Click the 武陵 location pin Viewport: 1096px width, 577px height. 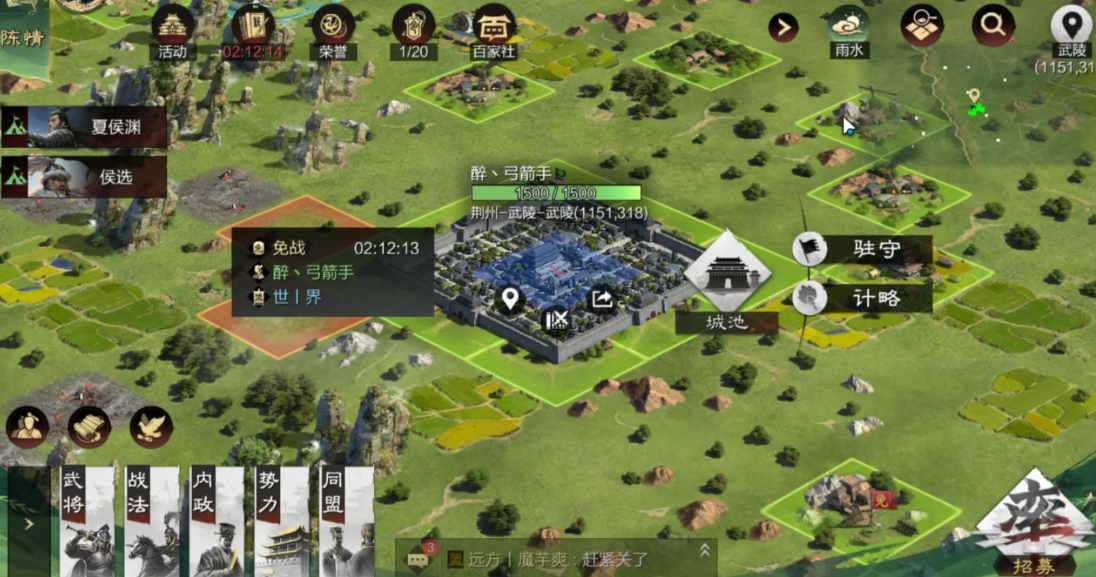(x=1071, y=27)
